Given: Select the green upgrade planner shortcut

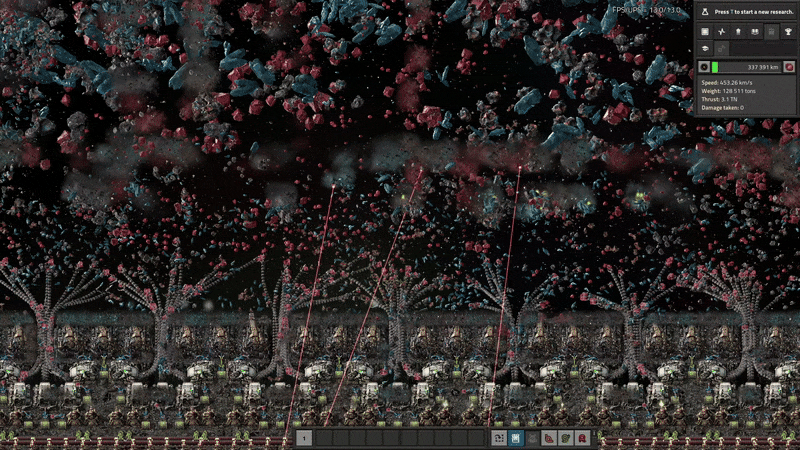Looking at the screenshot, I should 565,438.
